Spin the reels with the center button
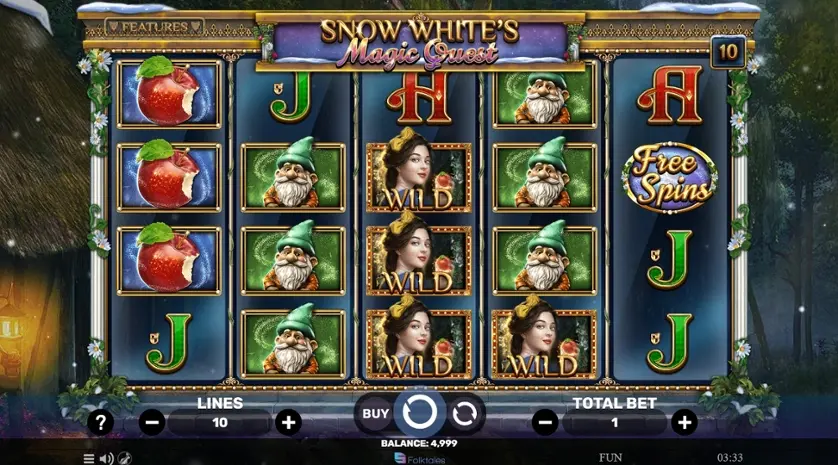The height and width of the screenshot is (465, 838). [418, 411]
